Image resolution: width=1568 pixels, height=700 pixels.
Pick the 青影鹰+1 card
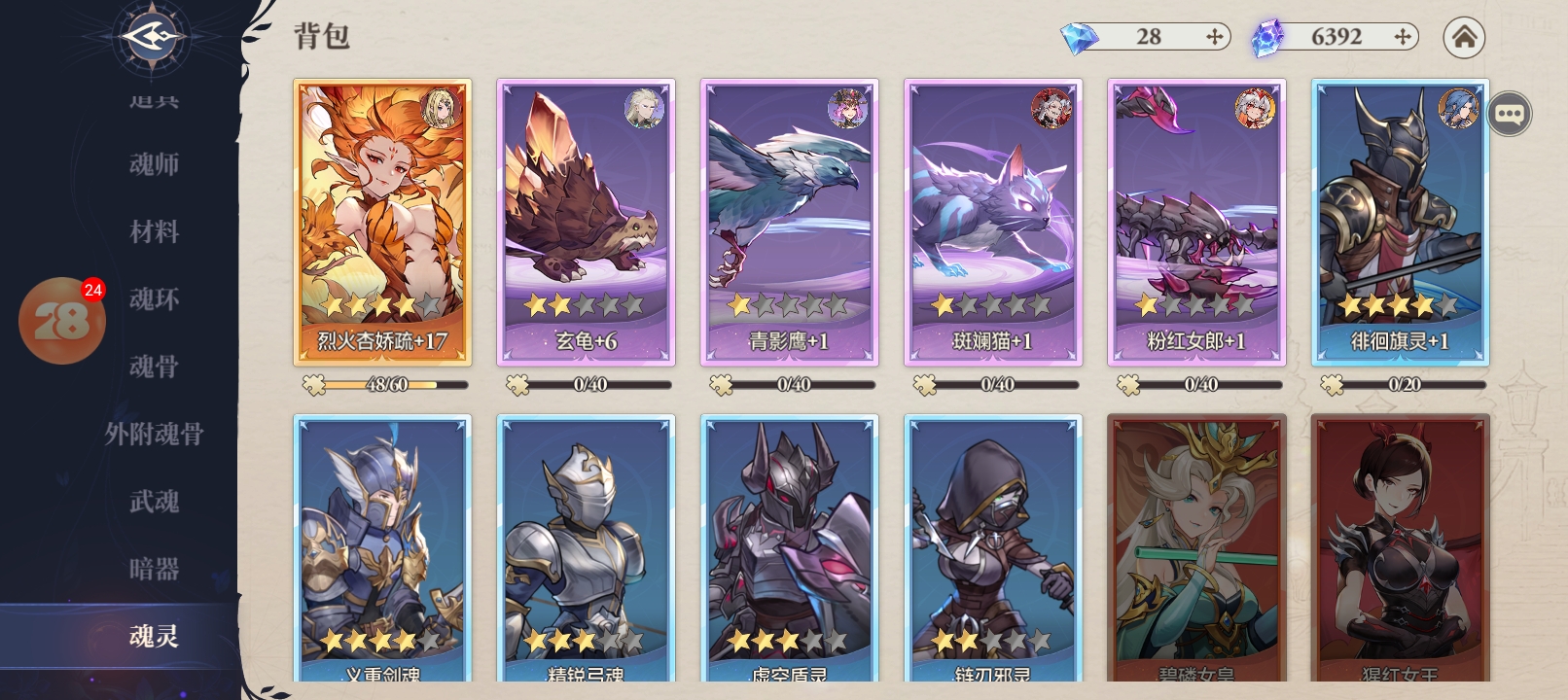(789, 223)
